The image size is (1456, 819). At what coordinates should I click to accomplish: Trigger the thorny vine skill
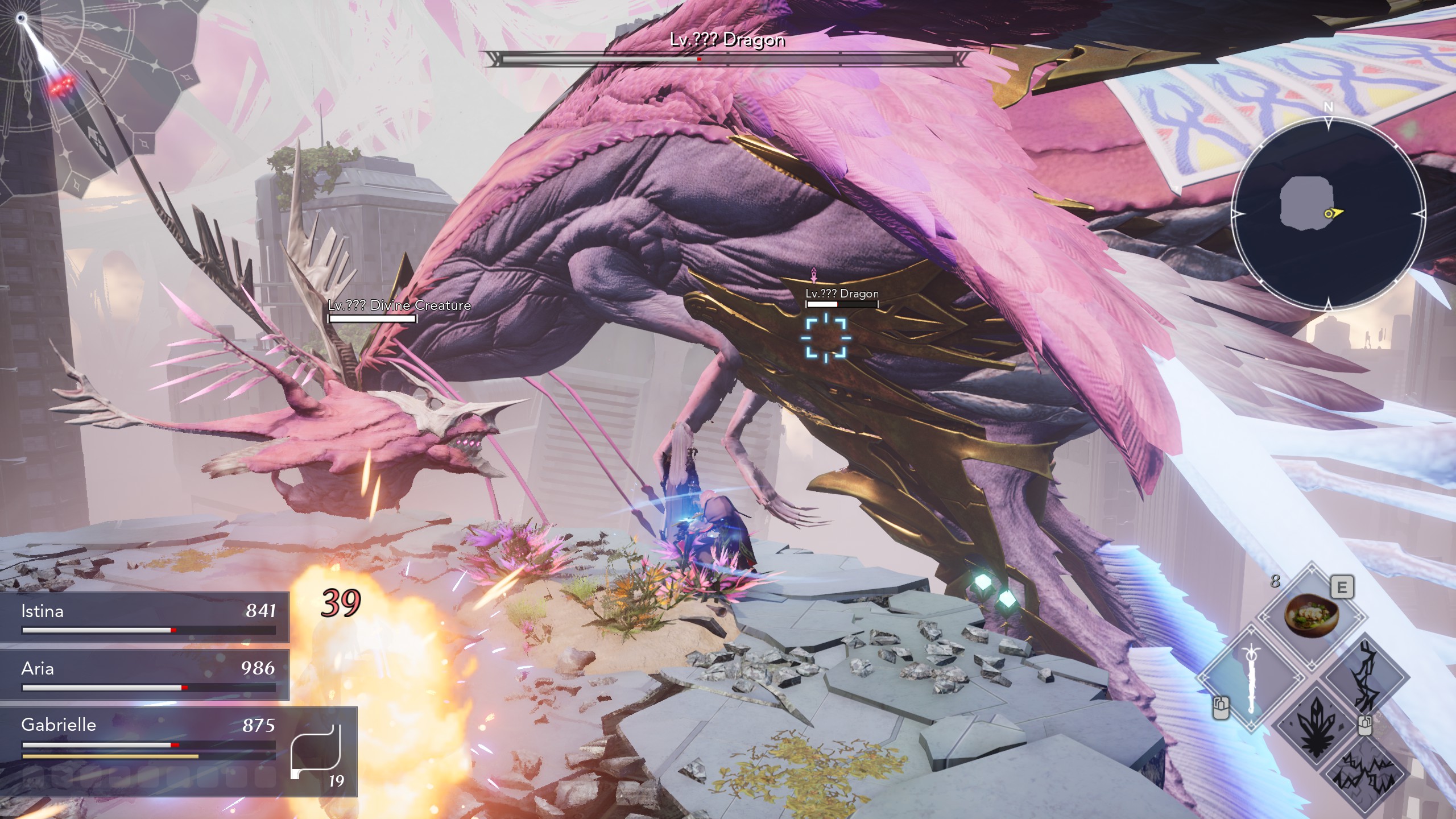(x=1366, y=678)
